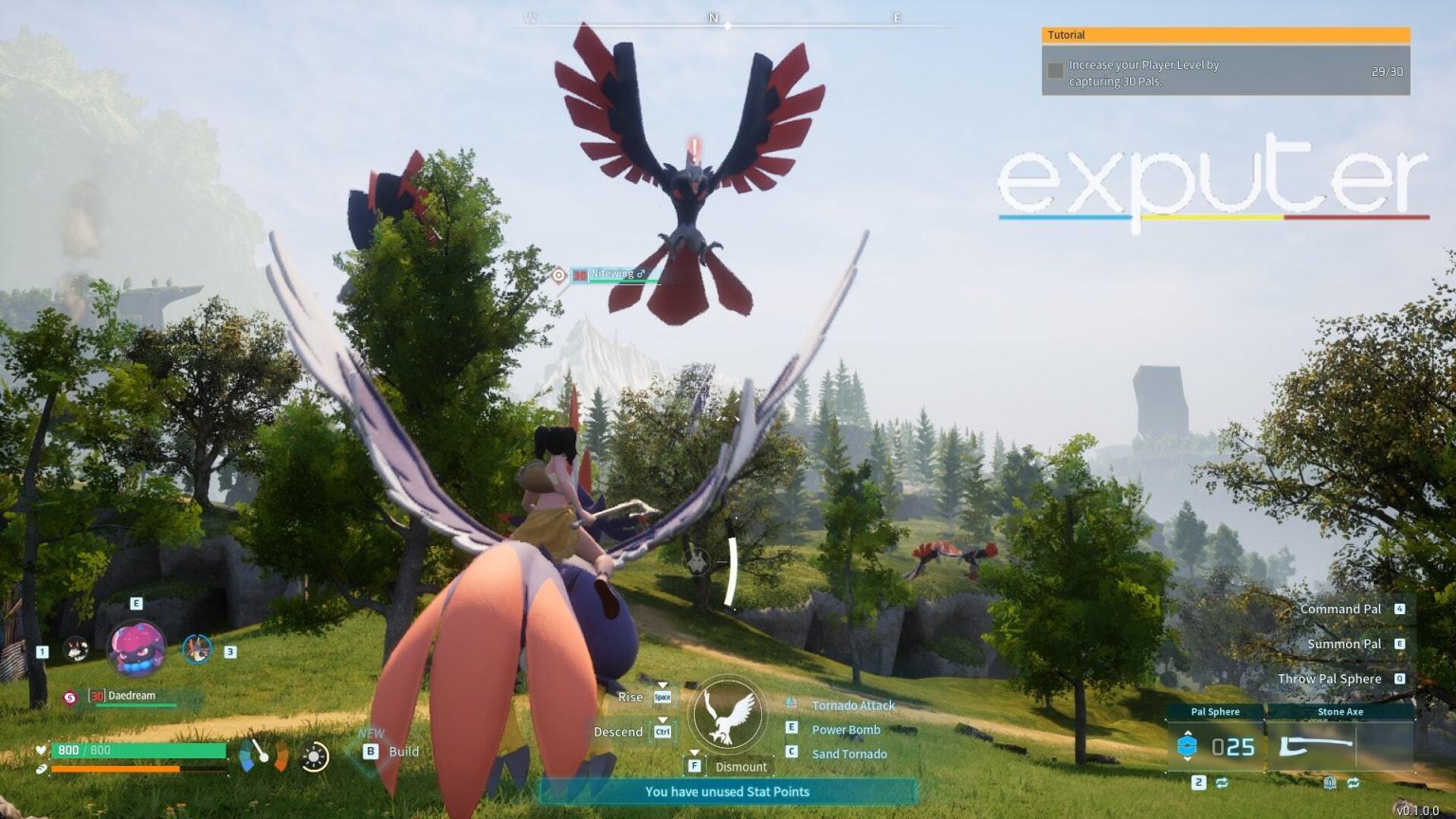1456x819 pixels.
Task: Toggle the cycle arrows under the Pal Sphere slot
Action: coord(1222,782)
